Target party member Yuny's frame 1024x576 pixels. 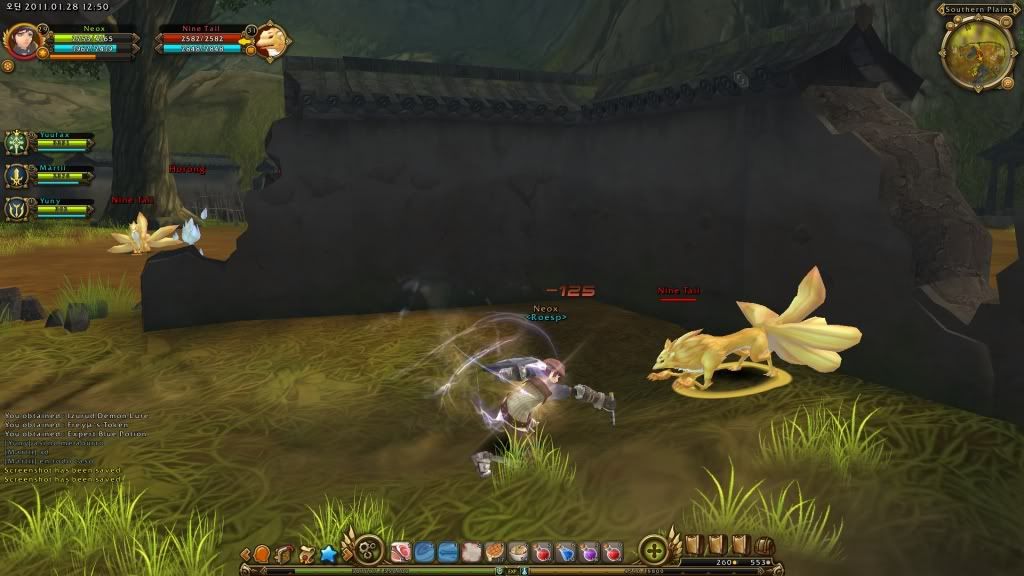20,208
